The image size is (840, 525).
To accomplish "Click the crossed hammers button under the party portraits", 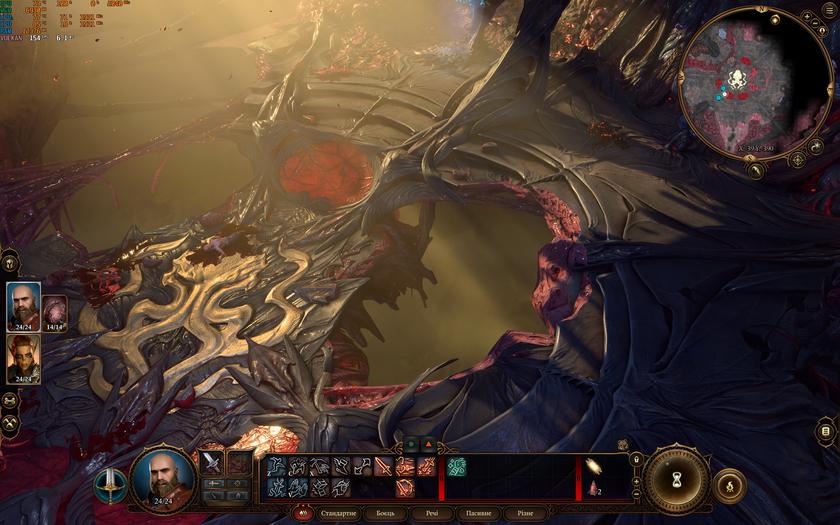I will [10, 422].
